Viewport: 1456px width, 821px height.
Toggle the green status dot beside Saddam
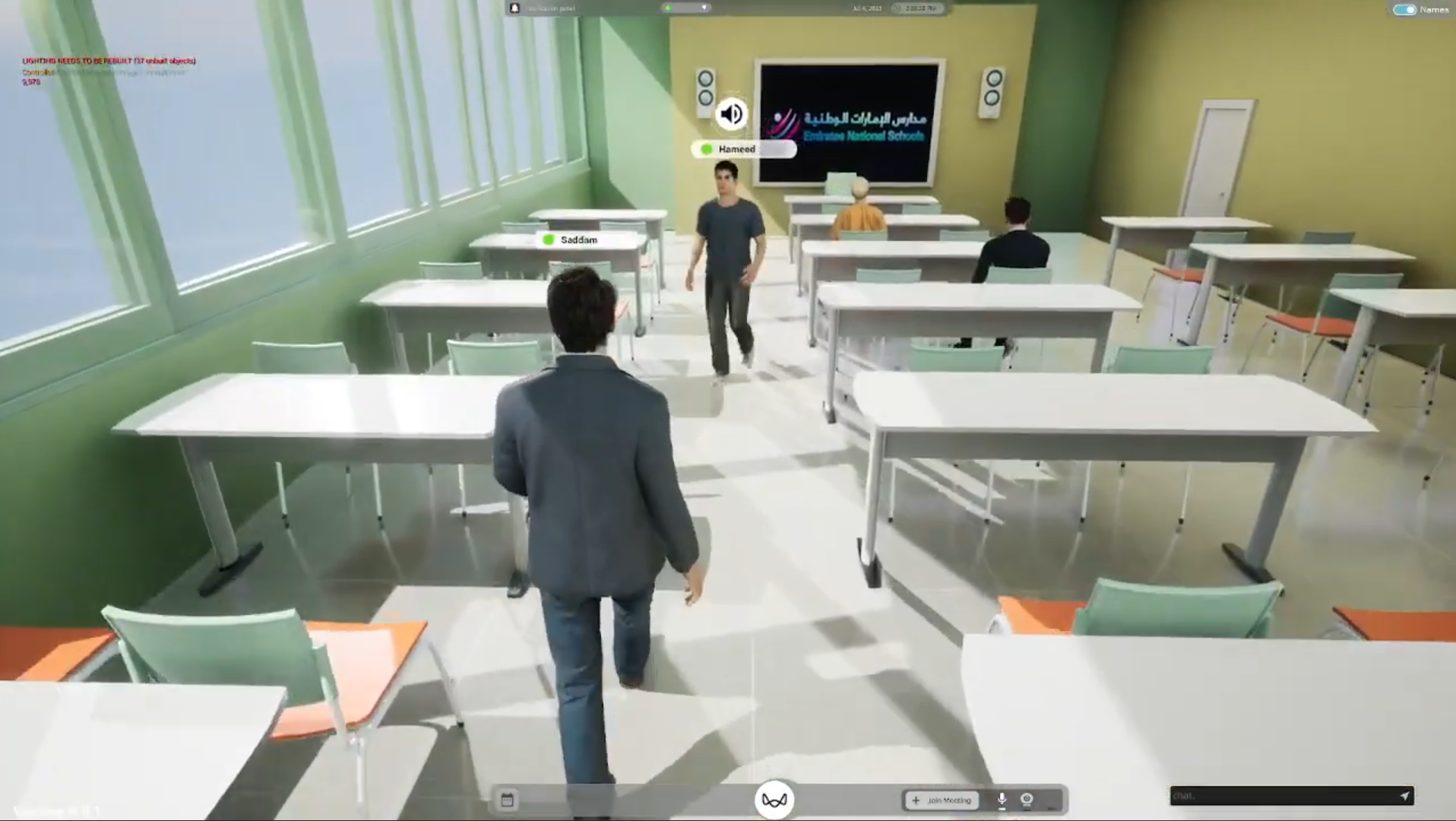pos(549,239)
